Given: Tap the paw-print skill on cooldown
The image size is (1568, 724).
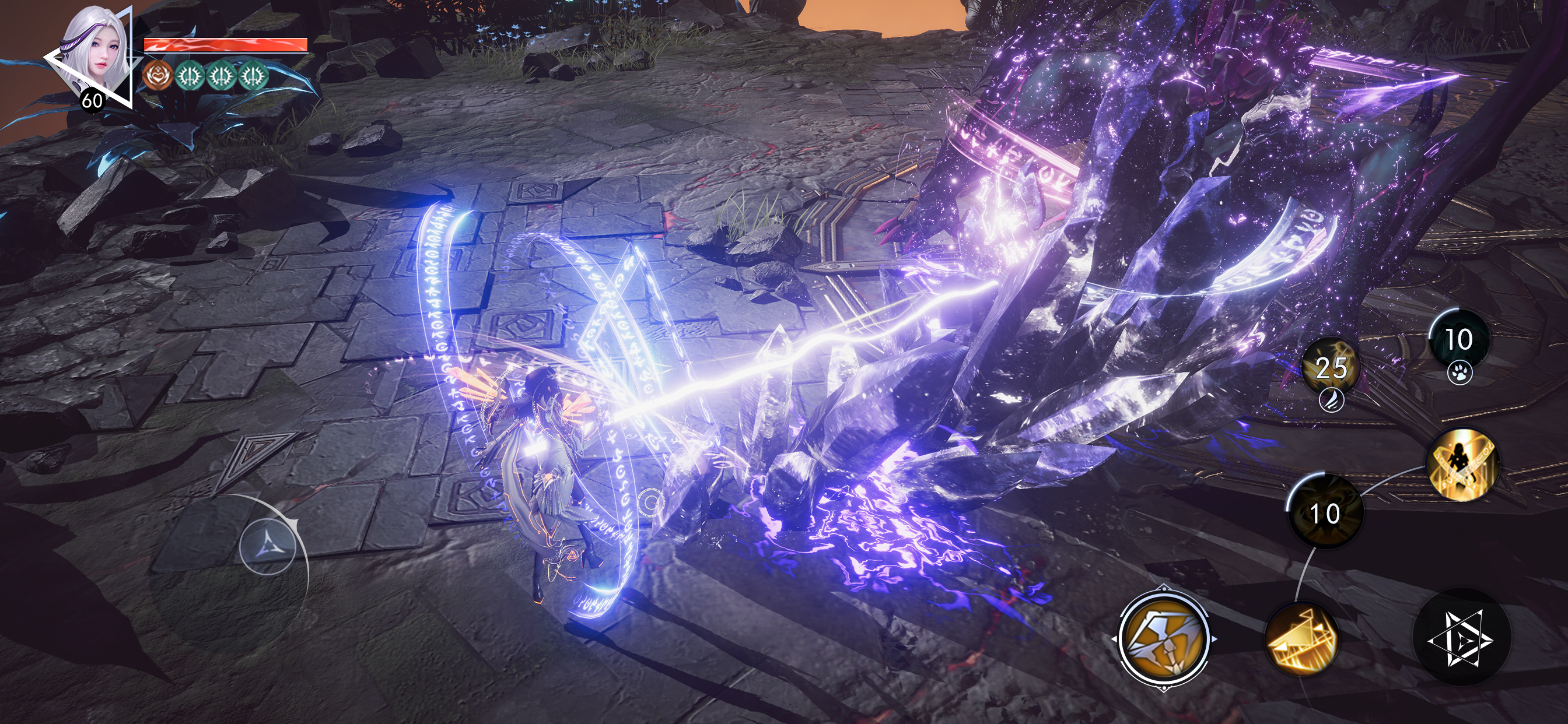Looking at the screenshot, I should [1459, 340].
